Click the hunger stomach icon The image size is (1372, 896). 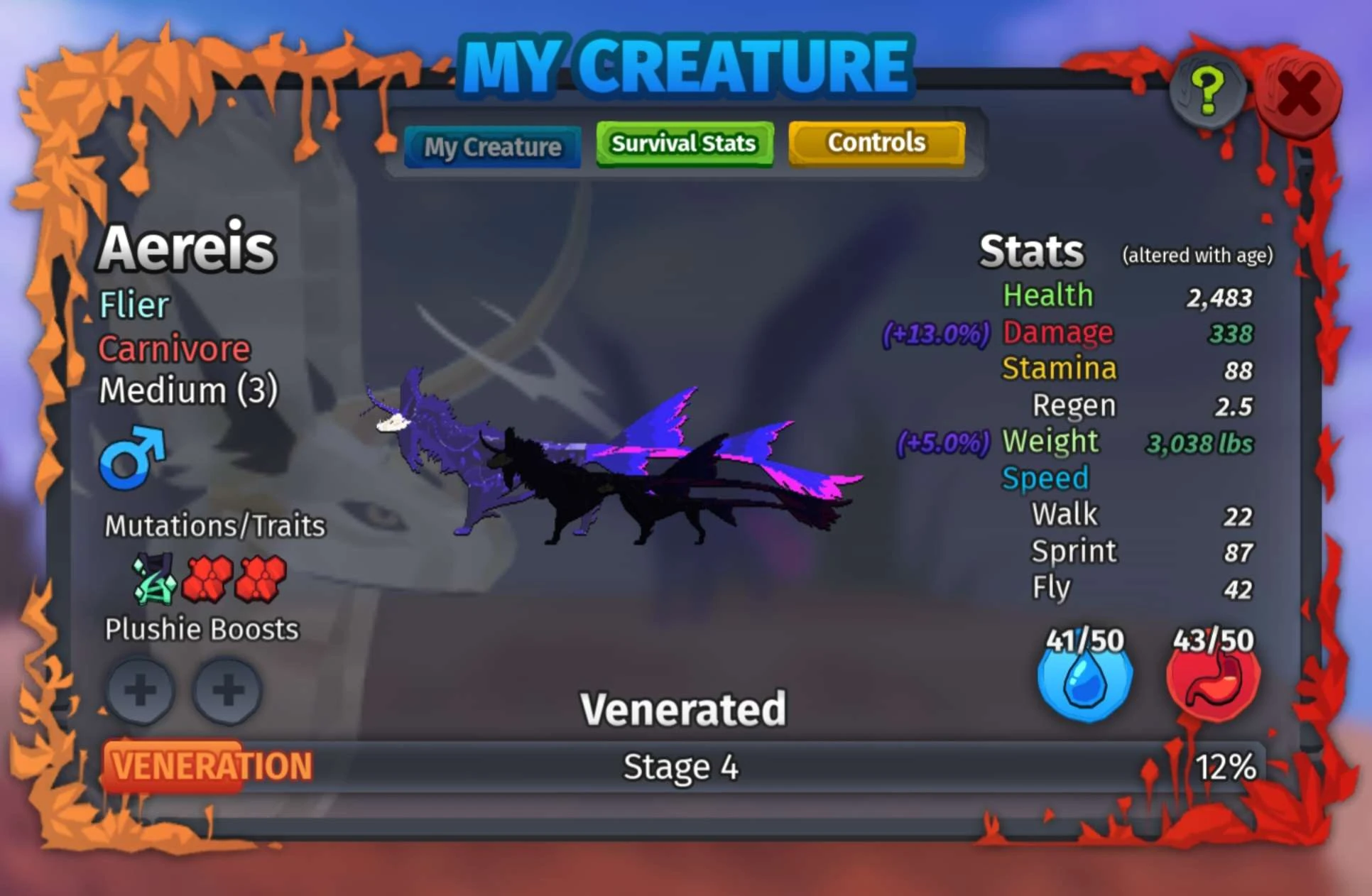(x=1212, y=679)
